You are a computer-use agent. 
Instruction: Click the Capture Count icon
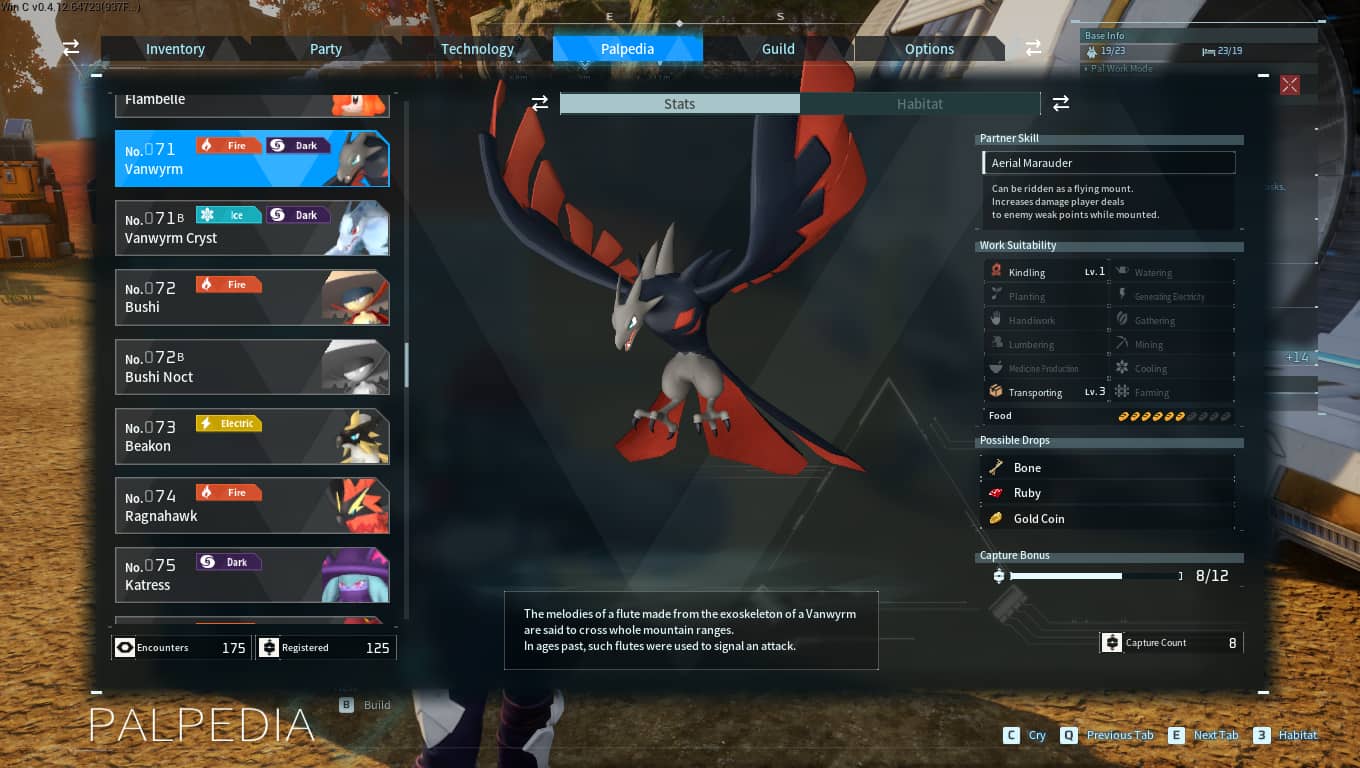pos(1112,642)
